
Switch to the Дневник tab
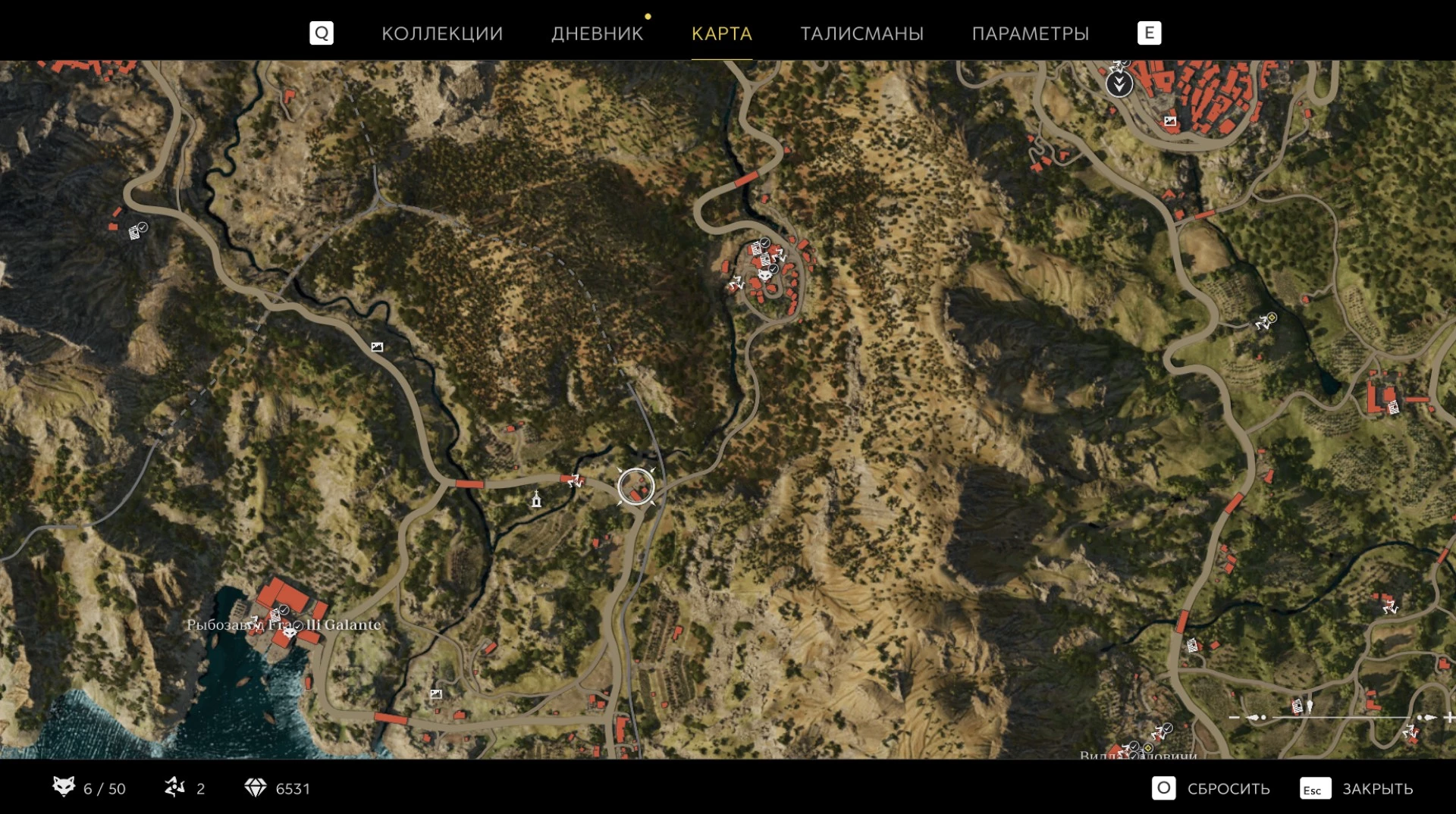[x=597, y=33]
